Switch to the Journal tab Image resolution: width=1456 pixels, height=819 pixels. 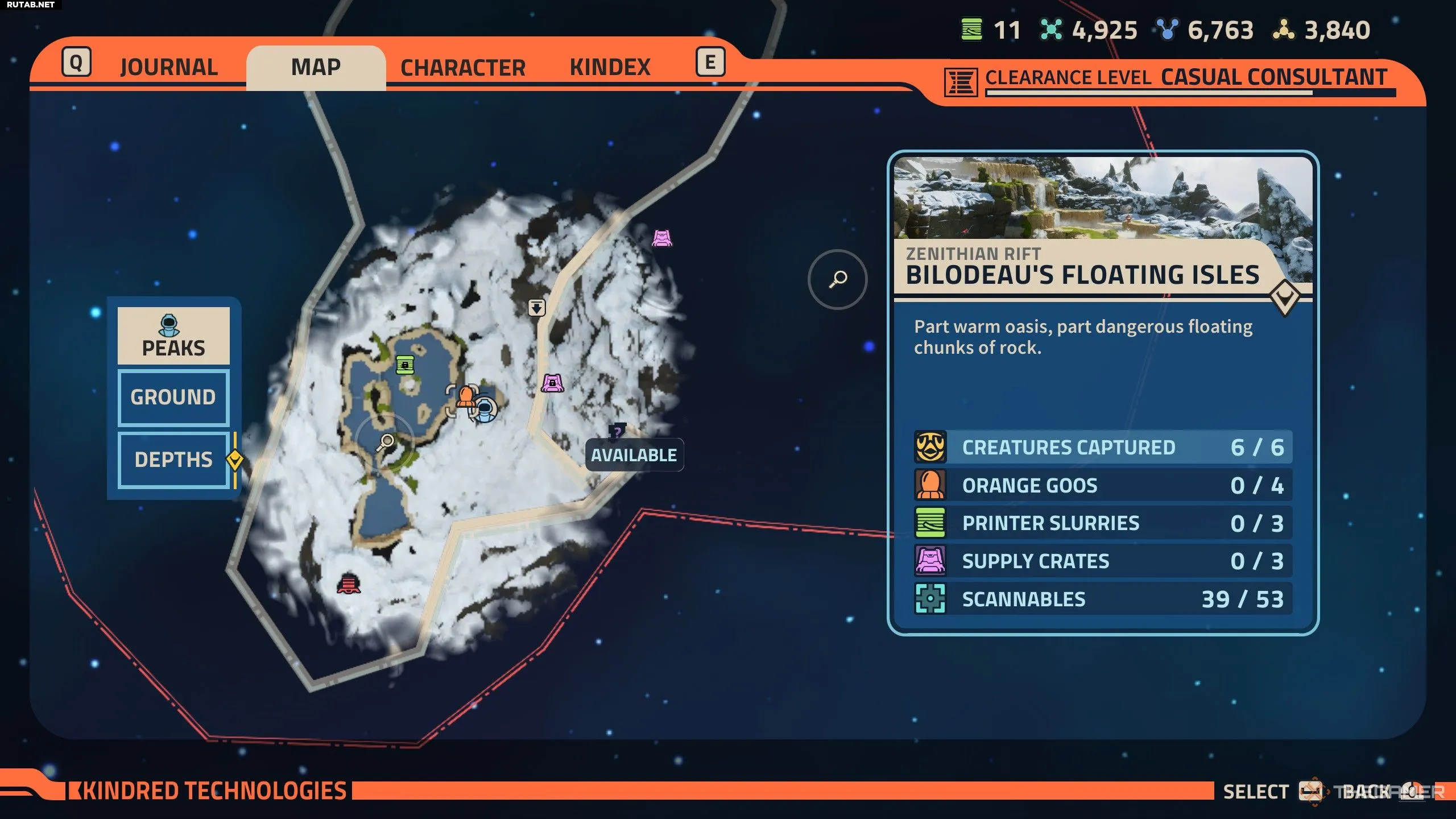pos(169,67)
